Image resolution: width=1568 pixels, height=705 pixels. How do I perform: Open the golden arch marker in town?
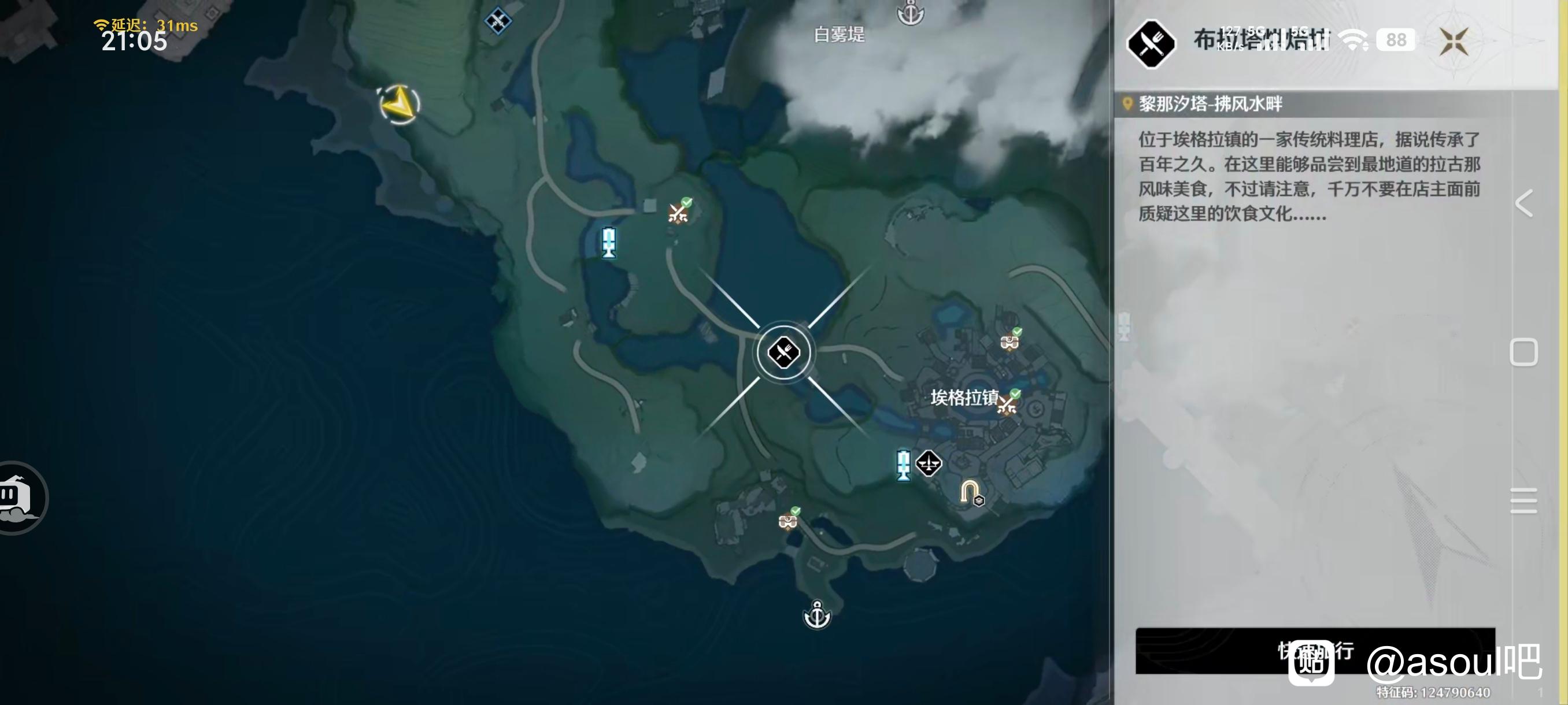(x=970, y=492)
